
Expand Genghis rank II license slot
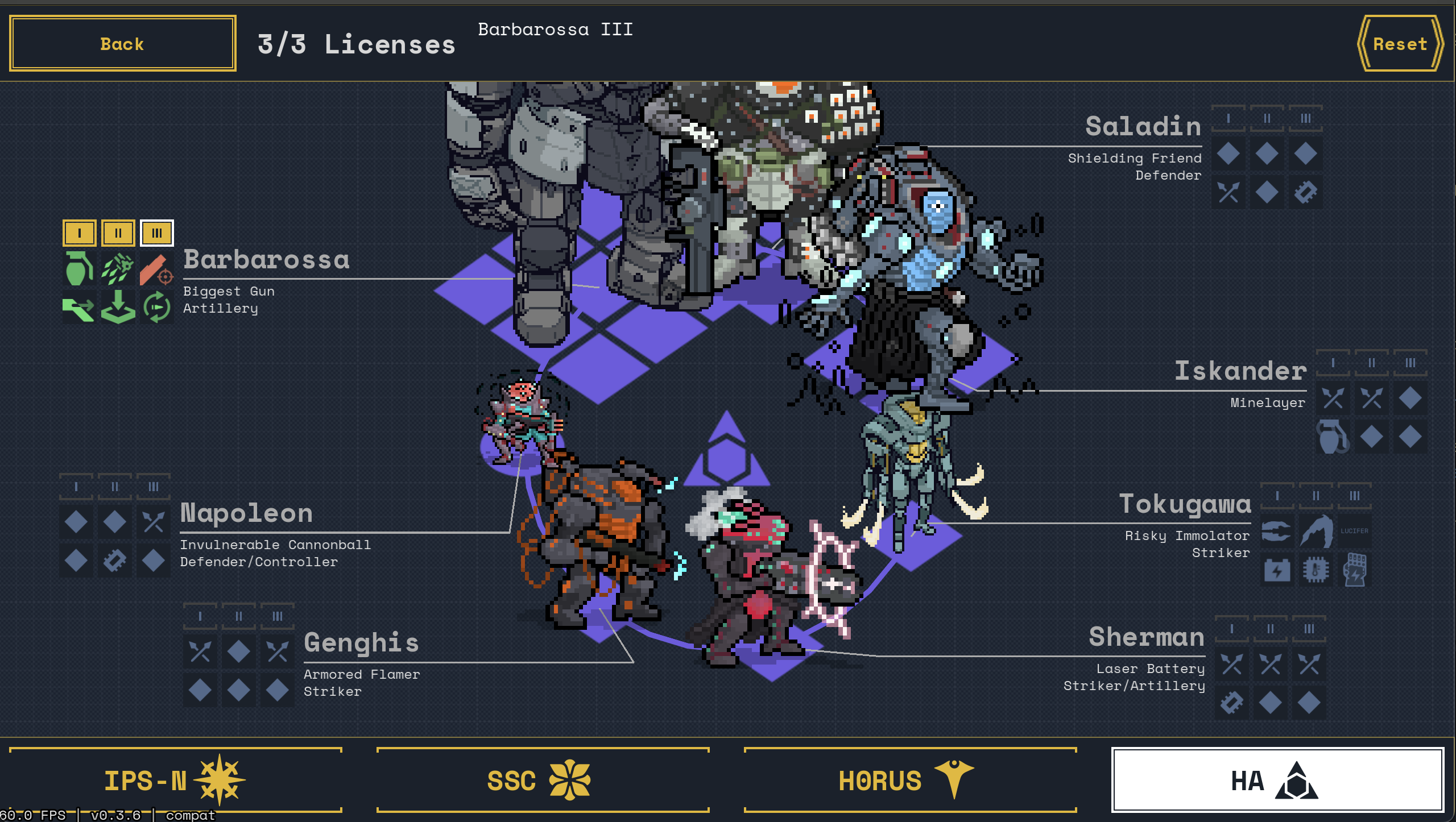tap(238, 615)
